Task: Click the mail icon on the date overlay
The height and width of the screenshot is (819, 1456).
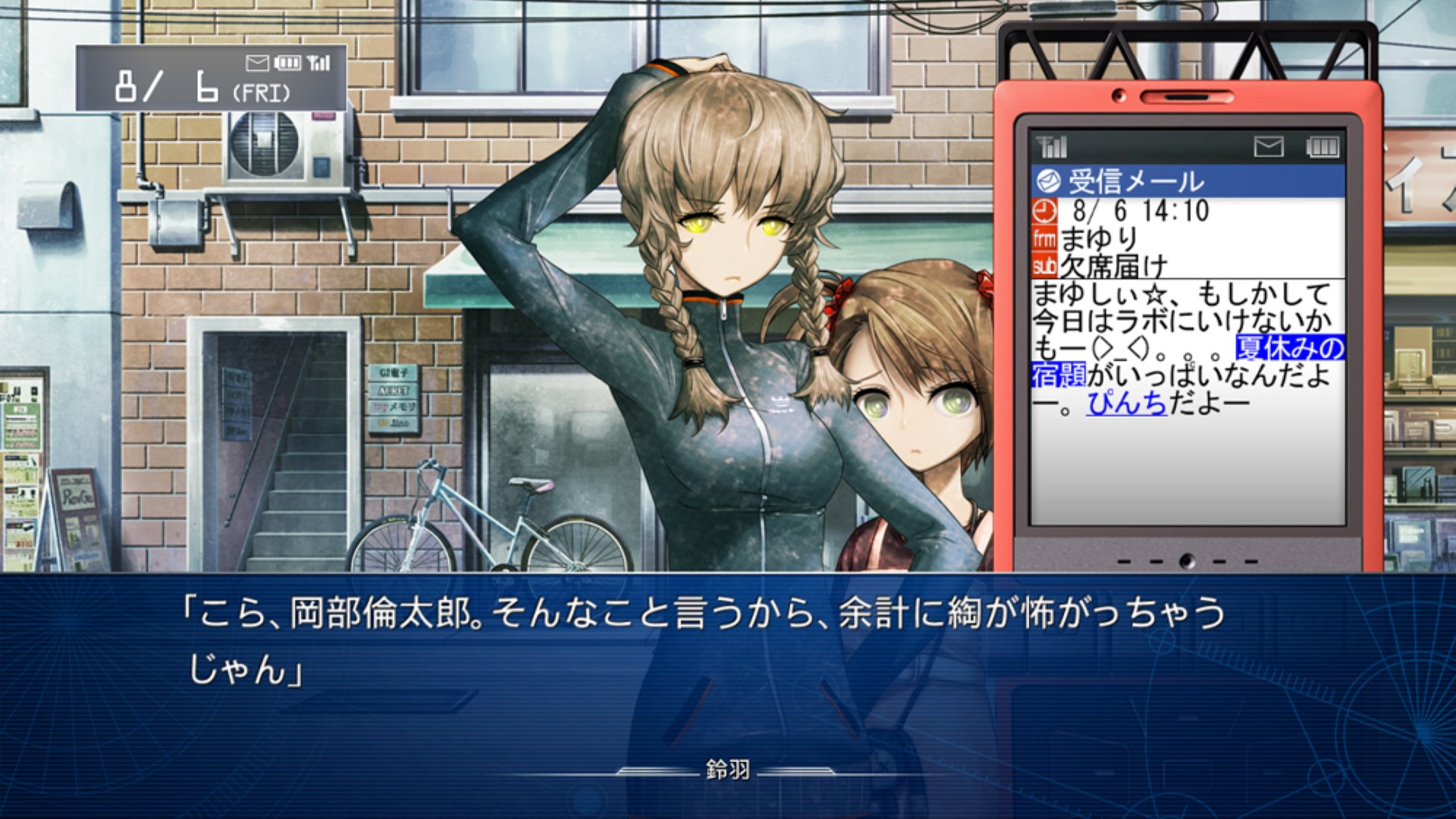Action: (x=257, y=63)
